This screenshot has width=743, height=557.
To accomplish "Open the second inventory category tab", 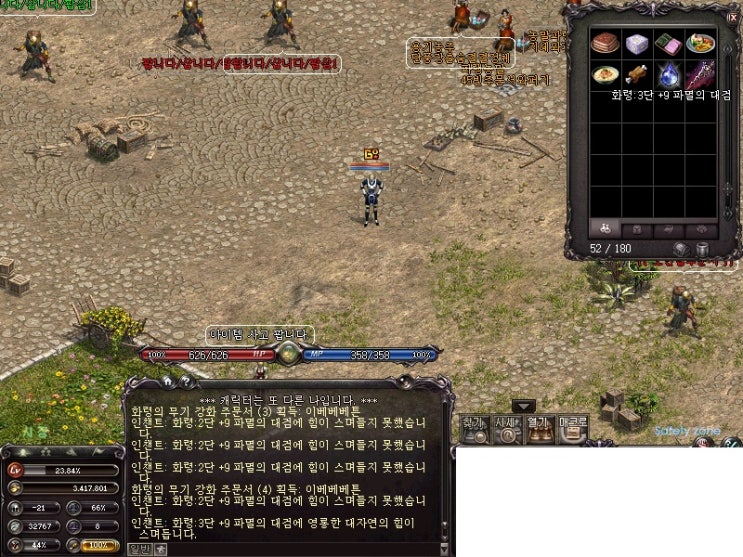I will (636, 228).
